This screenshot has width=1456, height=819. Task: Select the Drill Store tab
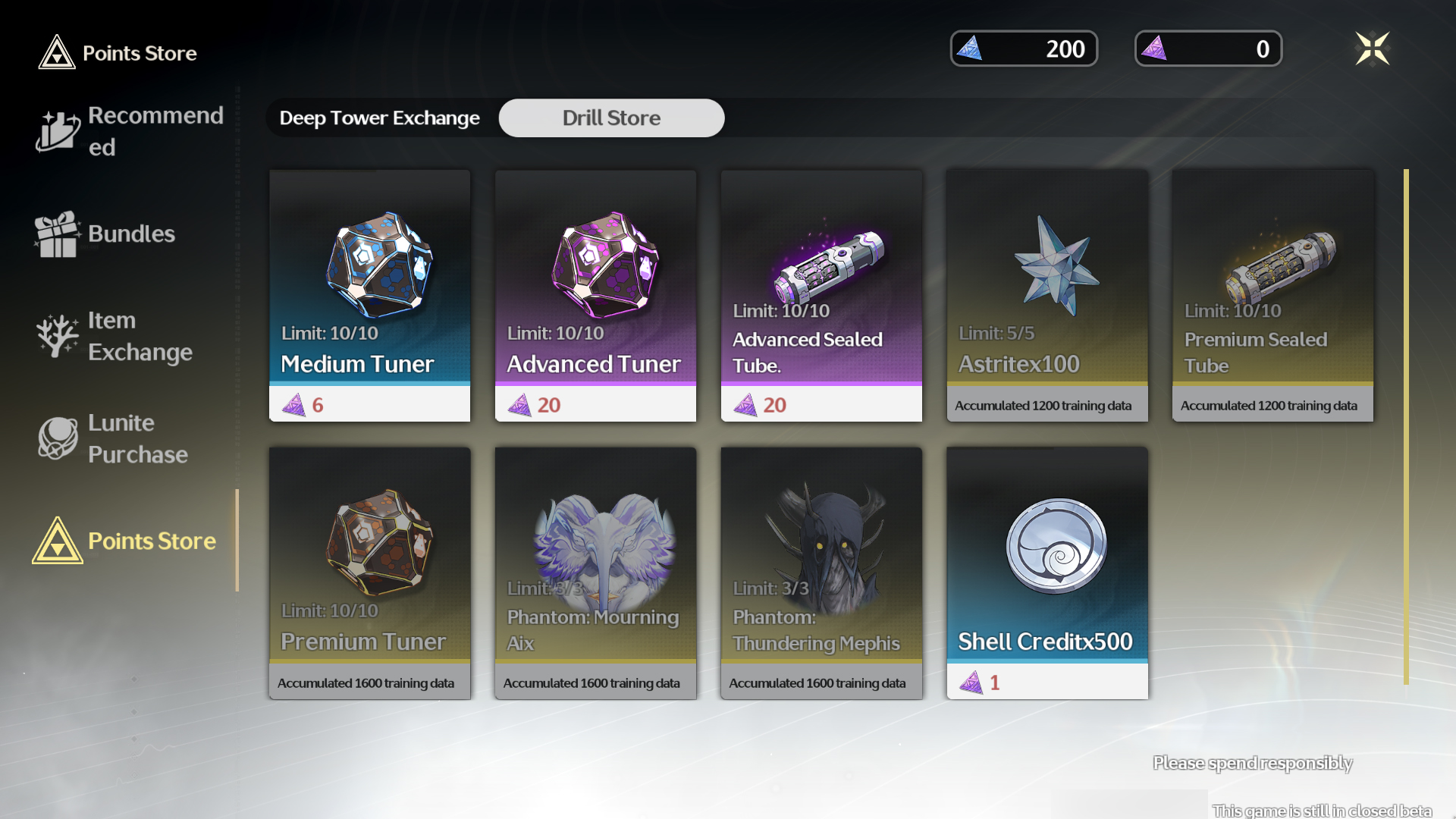[x=611, y=118]
